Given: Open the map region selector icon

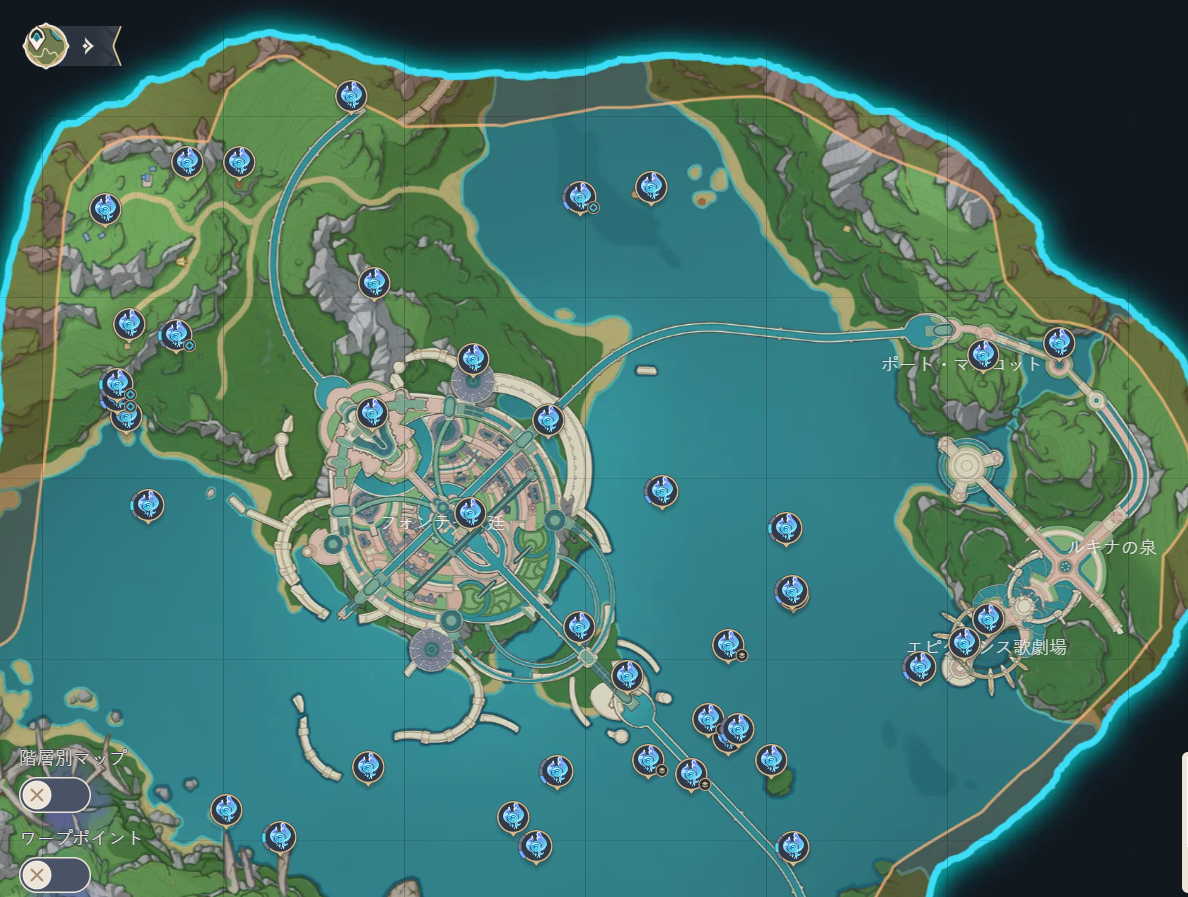Looking at the screenshot, I should tap(45, 45).
